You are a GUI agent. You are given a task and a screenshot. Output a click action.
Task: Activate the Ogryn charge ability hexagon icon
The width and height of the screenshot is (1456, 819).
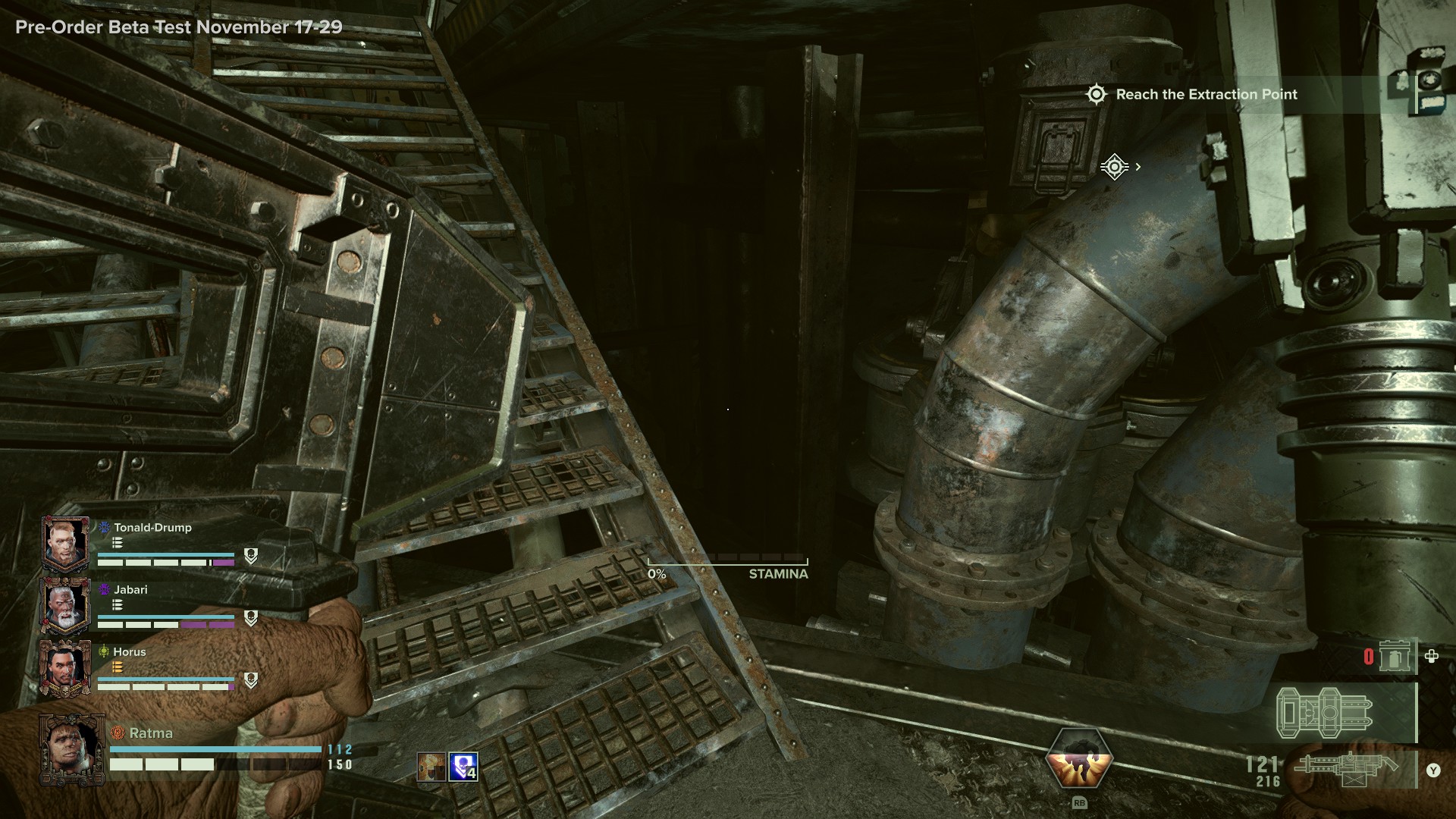click(1078, 758)
